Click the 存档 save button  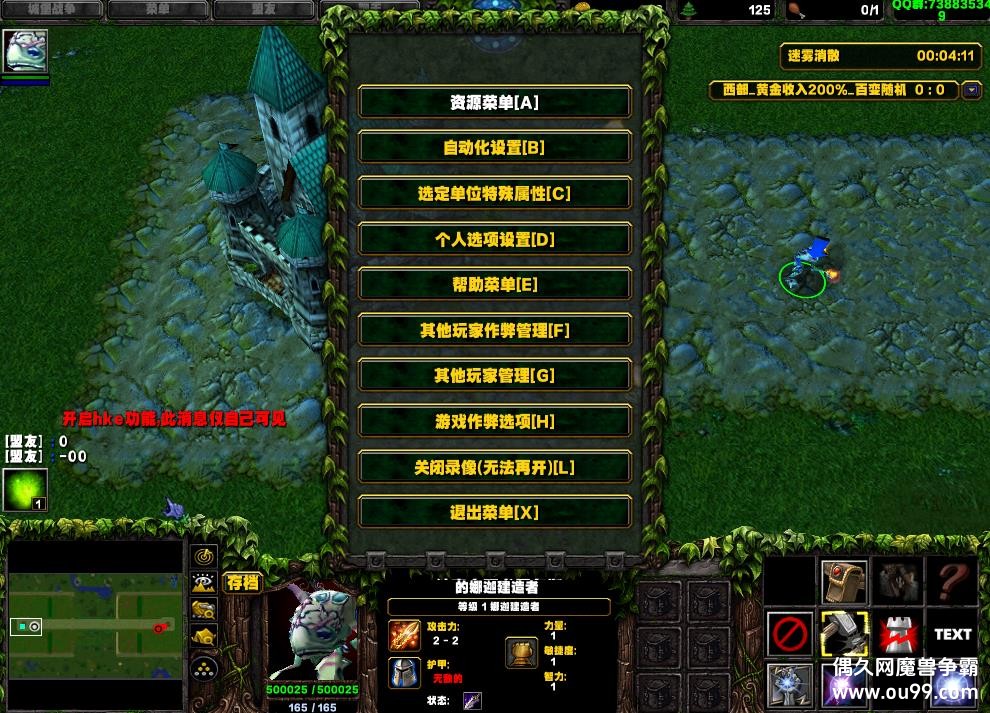coord(243,582)
